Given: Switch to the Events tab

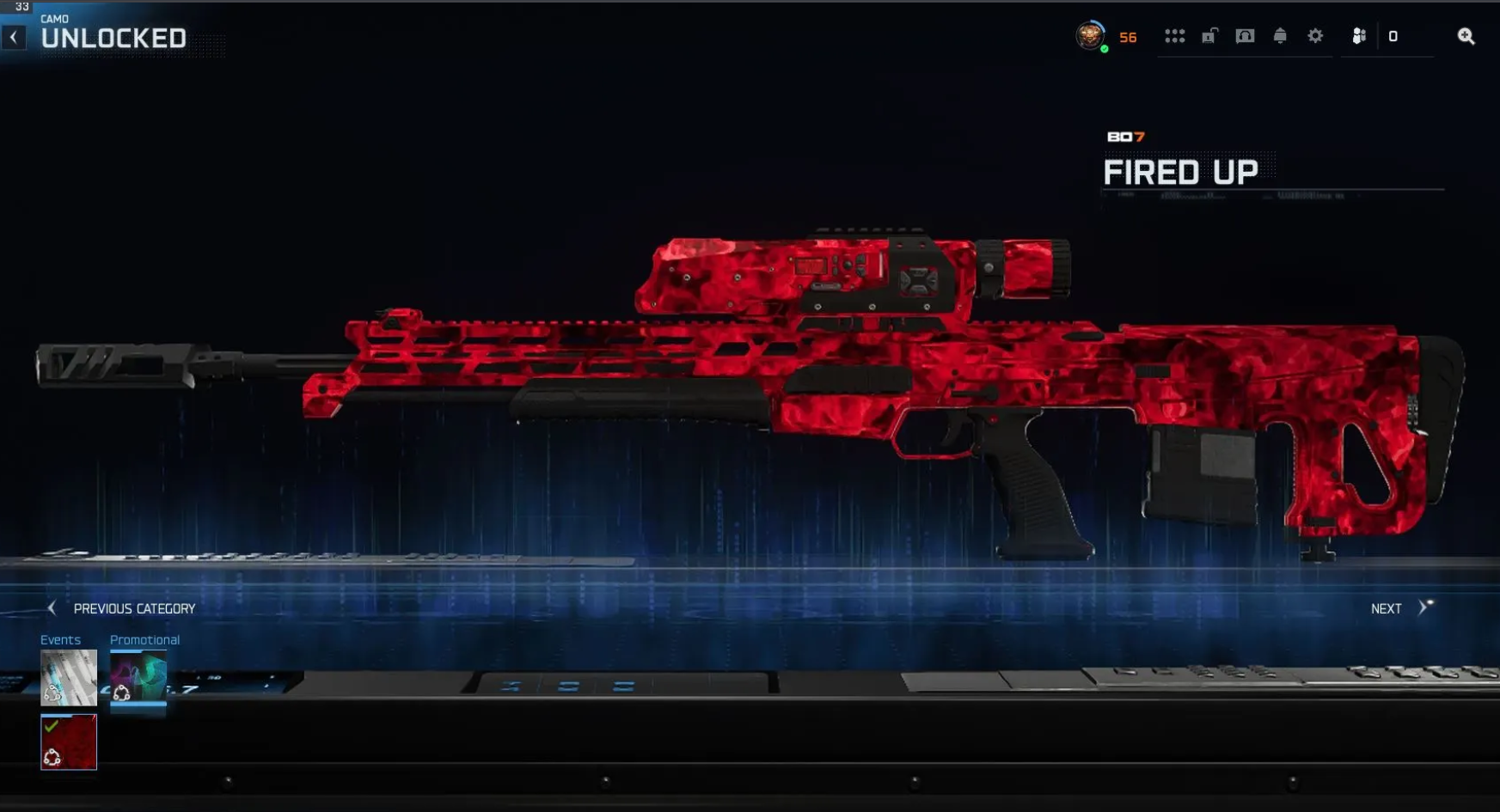Looking at the screenshot, I should tap(59, 639).
